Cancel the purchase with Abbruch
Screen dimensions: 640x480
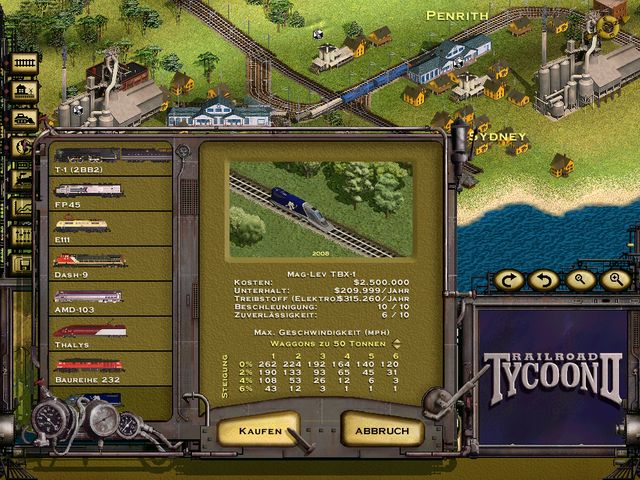pyautogui.click(x=382, y=430)
